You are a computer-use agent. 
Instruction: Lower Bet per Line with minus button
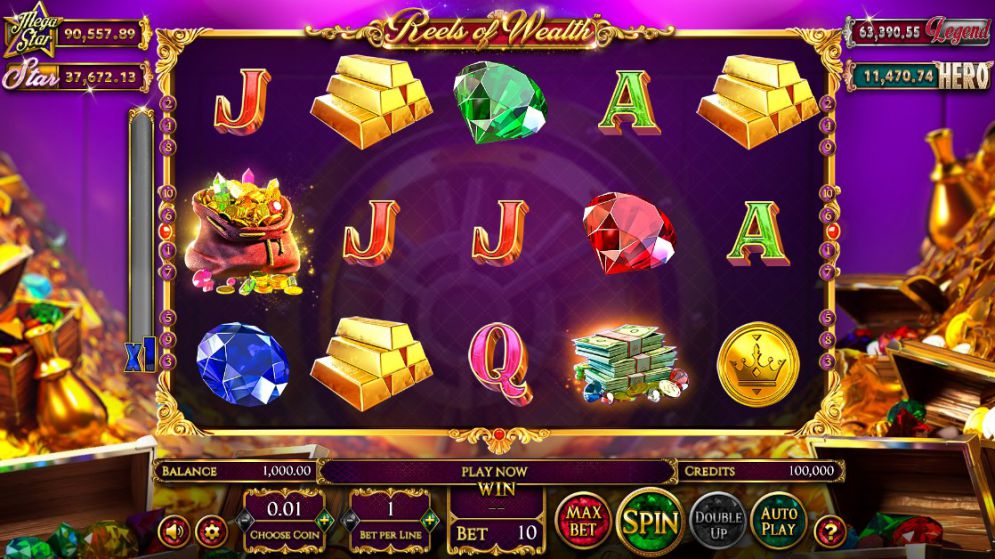(x=349, y=520)
